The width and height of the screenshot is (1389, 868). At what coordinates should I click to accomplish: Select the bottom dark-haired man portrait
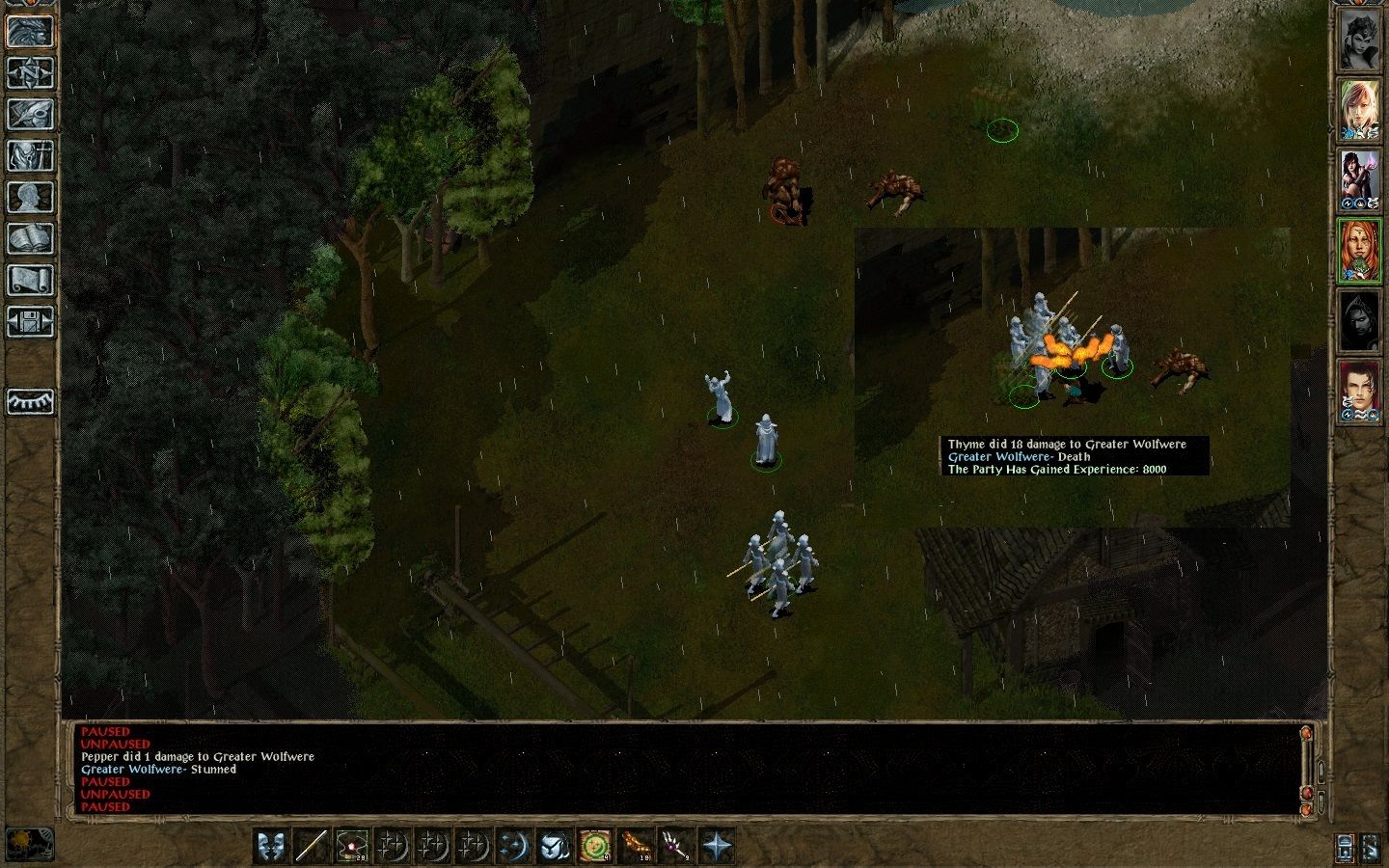tap(1359, 393)
